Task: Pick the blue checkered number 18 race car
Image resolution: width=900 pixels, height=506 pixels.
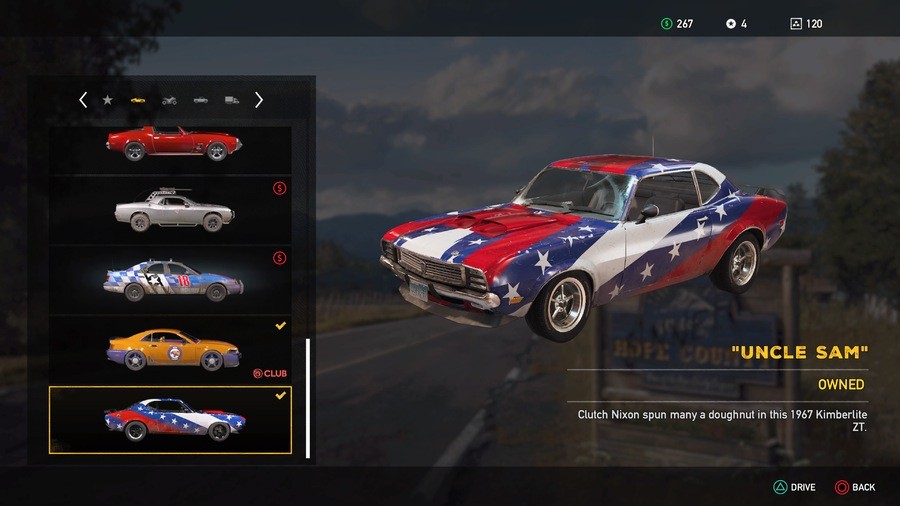Action: 171,279
